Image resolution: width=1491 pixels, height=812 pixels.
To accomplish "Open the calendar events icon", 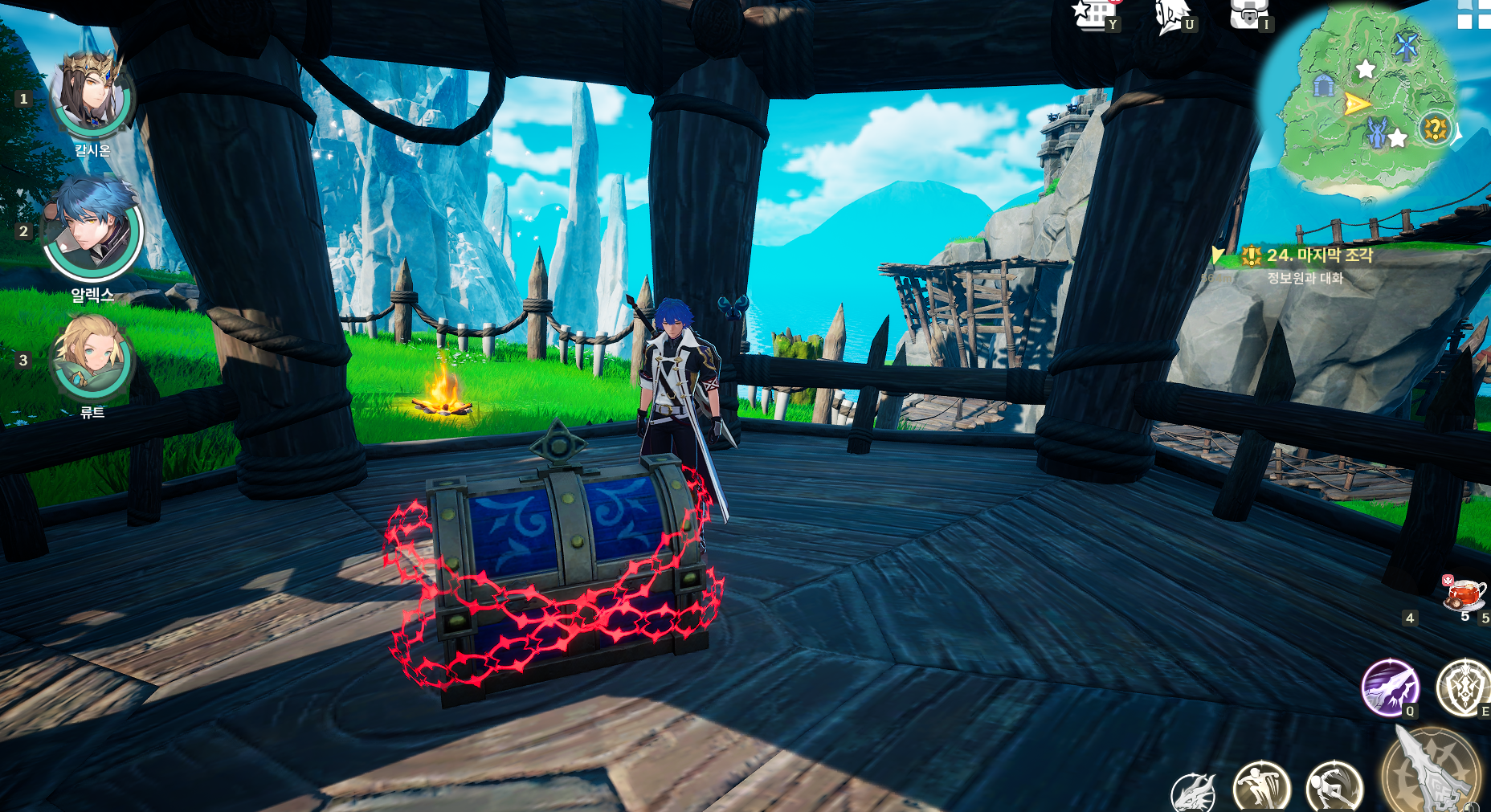I will click(1094, 14).
